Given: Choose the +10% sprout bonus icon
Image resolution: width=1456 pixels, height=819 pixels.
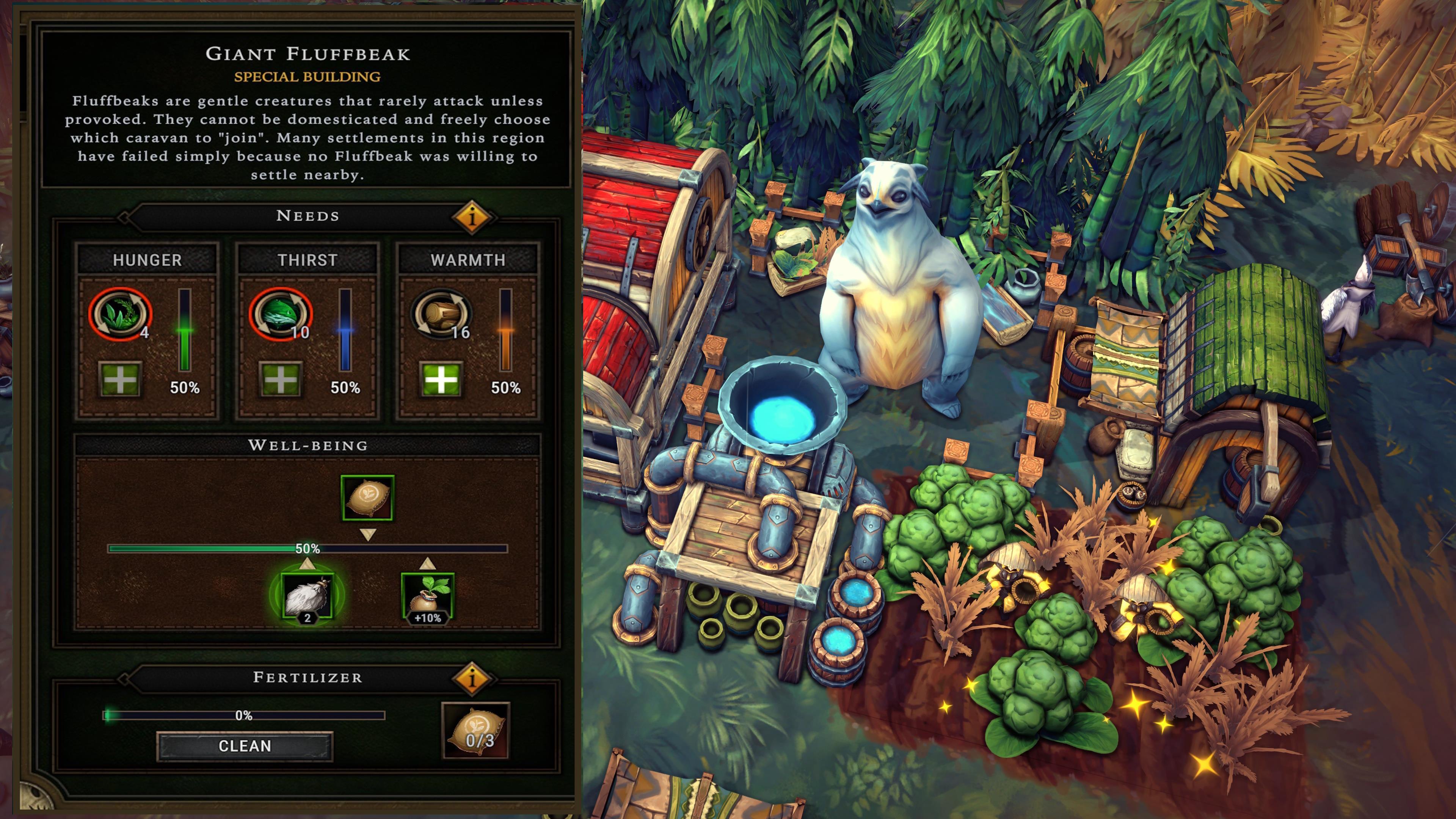Looking at the screenshot, I should (427, 596).
